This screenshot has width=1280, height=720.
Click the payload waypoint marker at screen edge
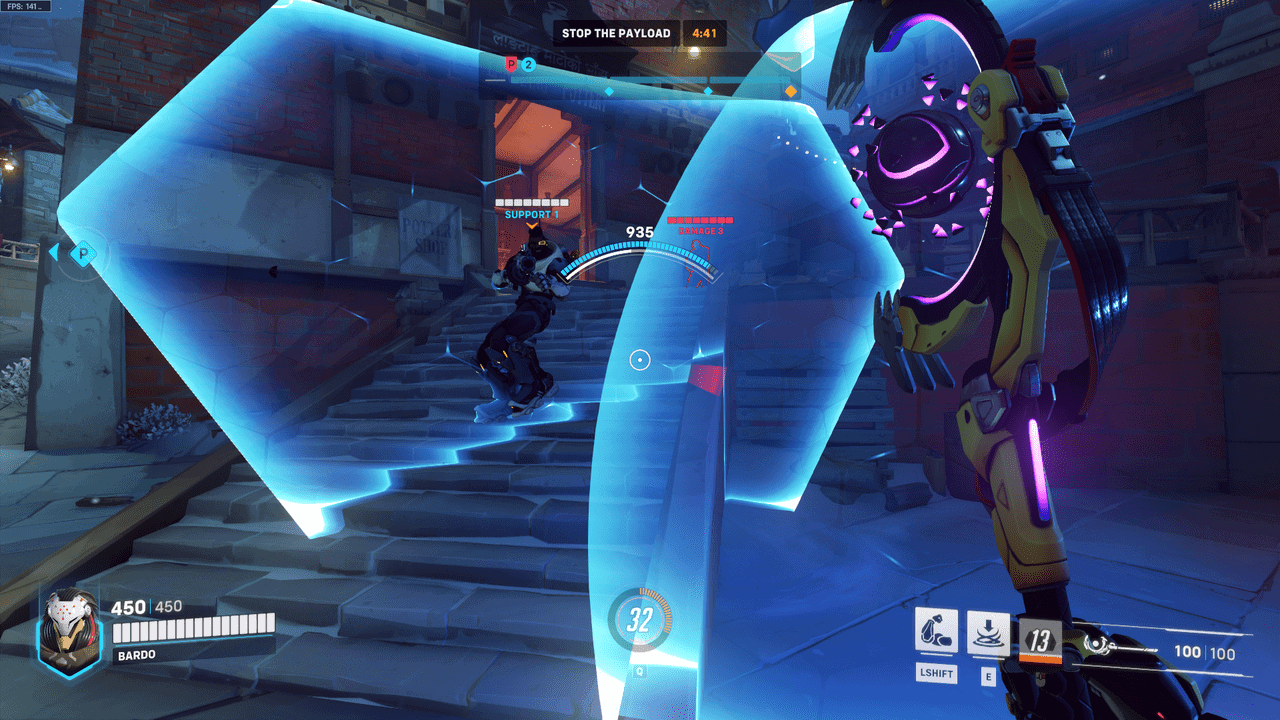pyautogui.click(x=84, y=253)
